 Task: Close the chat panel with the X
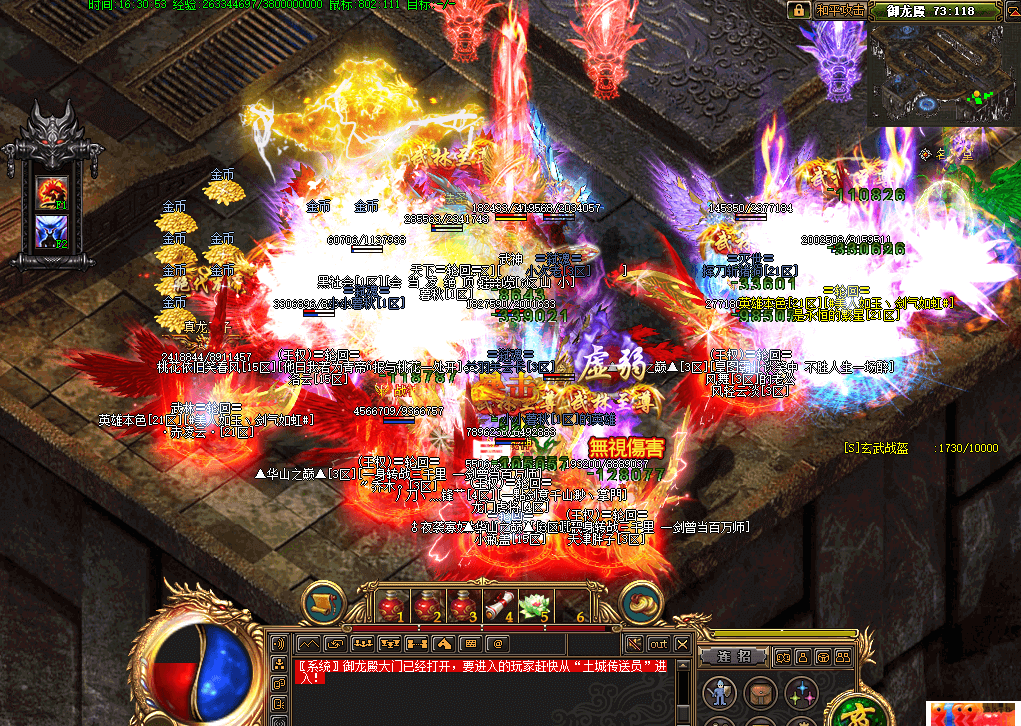[683, 643]
